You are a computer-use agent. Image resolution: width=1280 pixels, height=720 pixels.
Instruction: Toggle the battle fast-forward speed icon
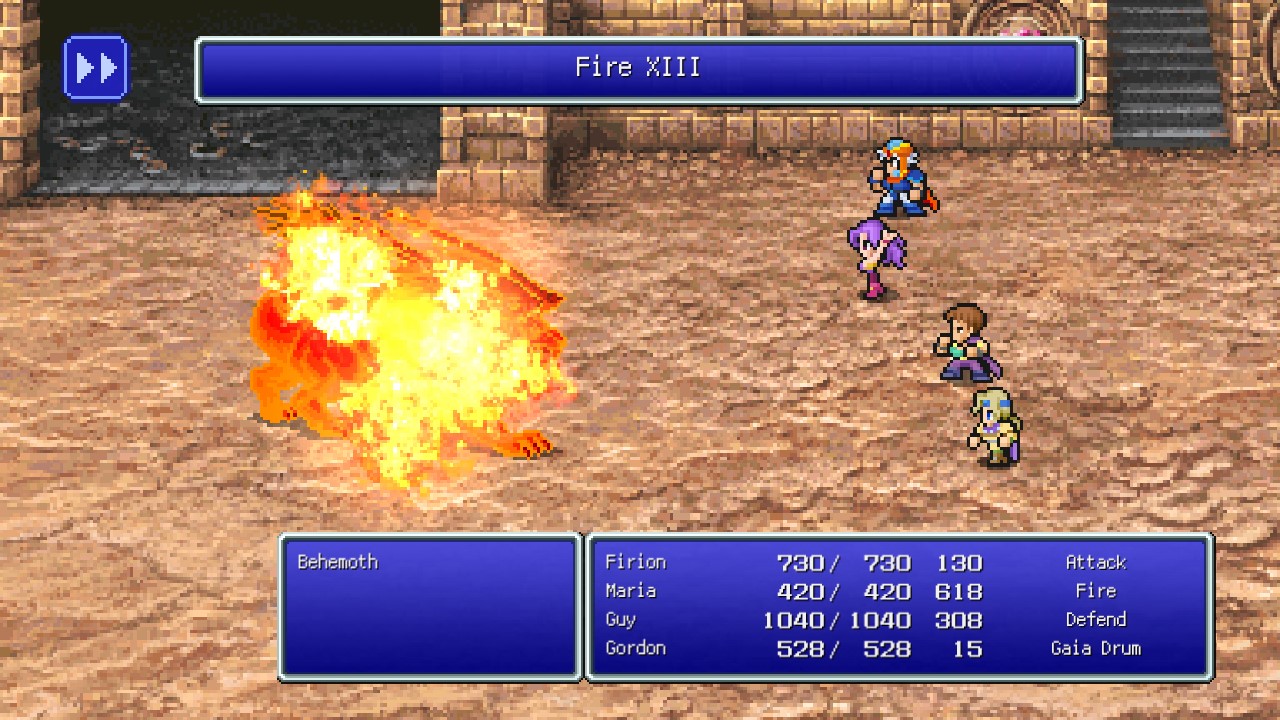tap(95, 68)
